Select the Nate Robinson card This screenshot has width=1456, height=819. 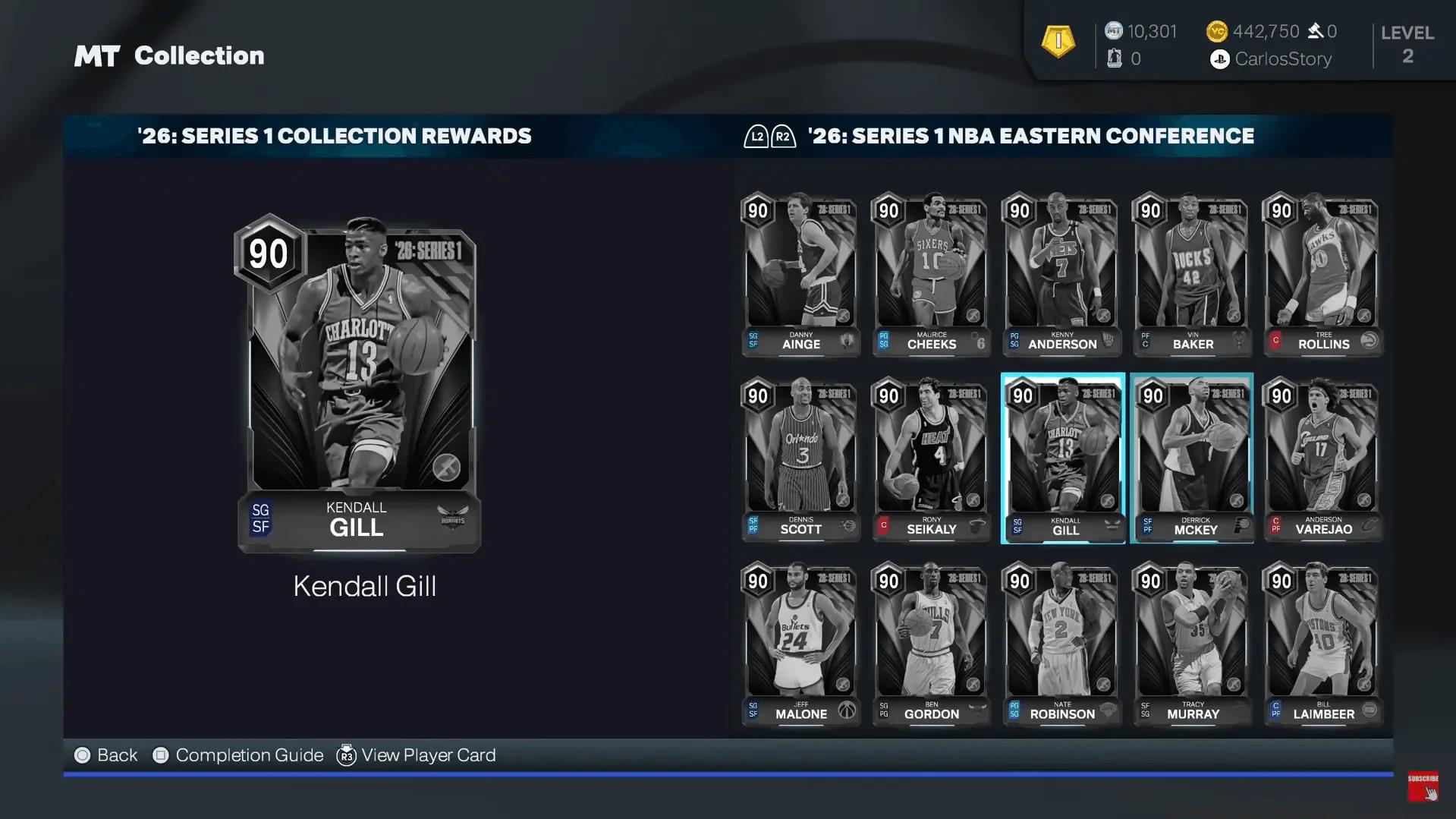click(1062, 644)
